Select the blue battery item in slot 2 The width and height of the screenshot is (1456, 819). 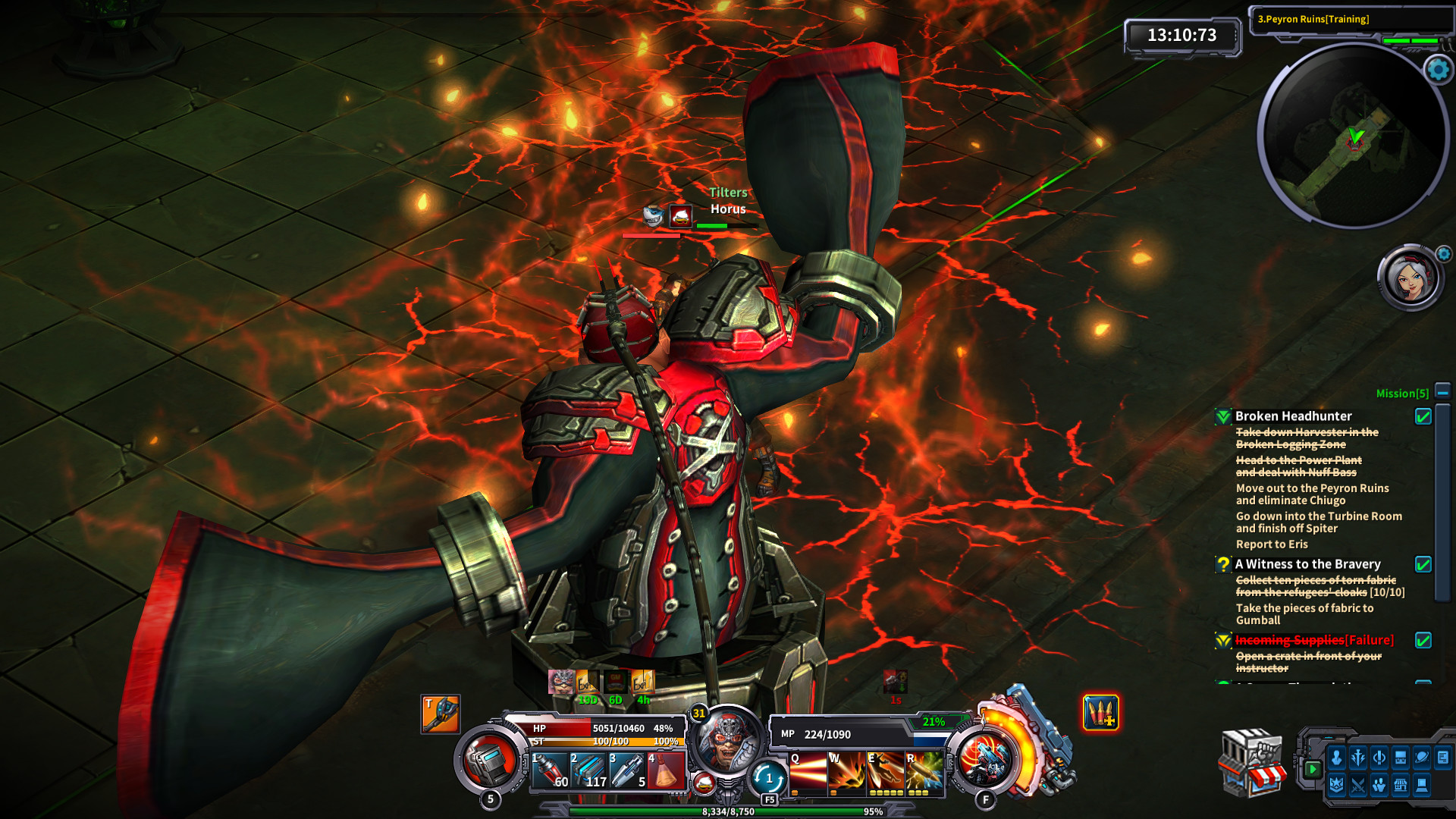click(588, 770)
